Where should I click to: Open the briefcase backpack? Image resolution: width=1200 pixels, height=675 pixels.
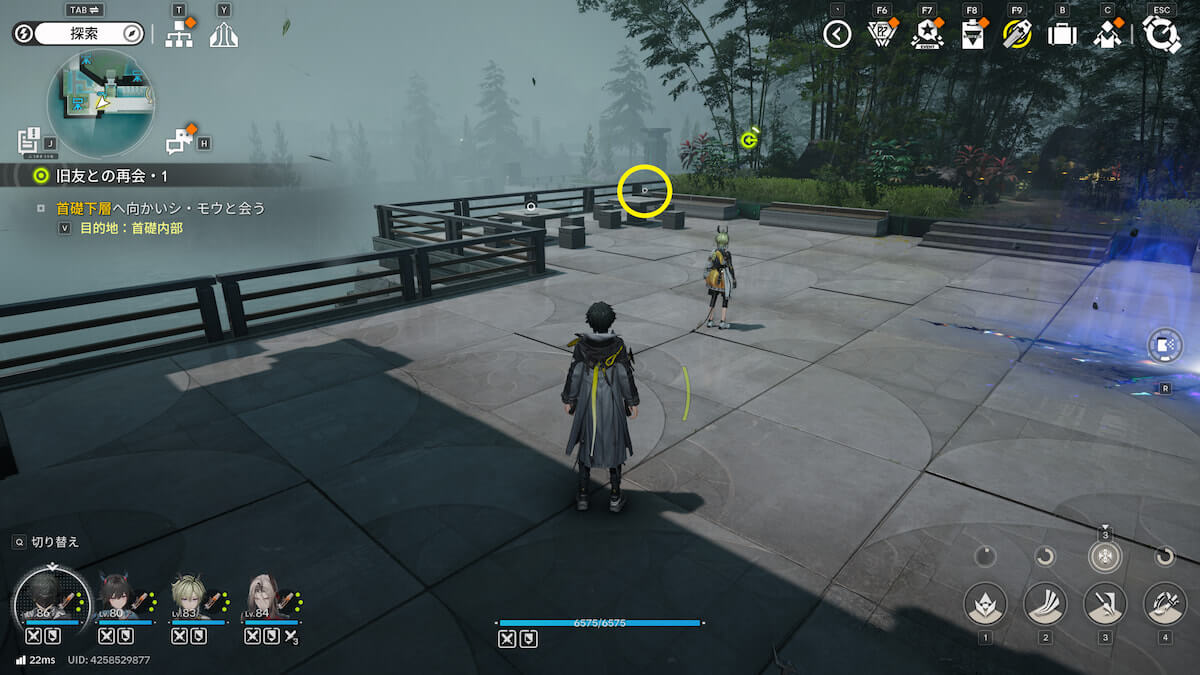tap(1062, 34)
